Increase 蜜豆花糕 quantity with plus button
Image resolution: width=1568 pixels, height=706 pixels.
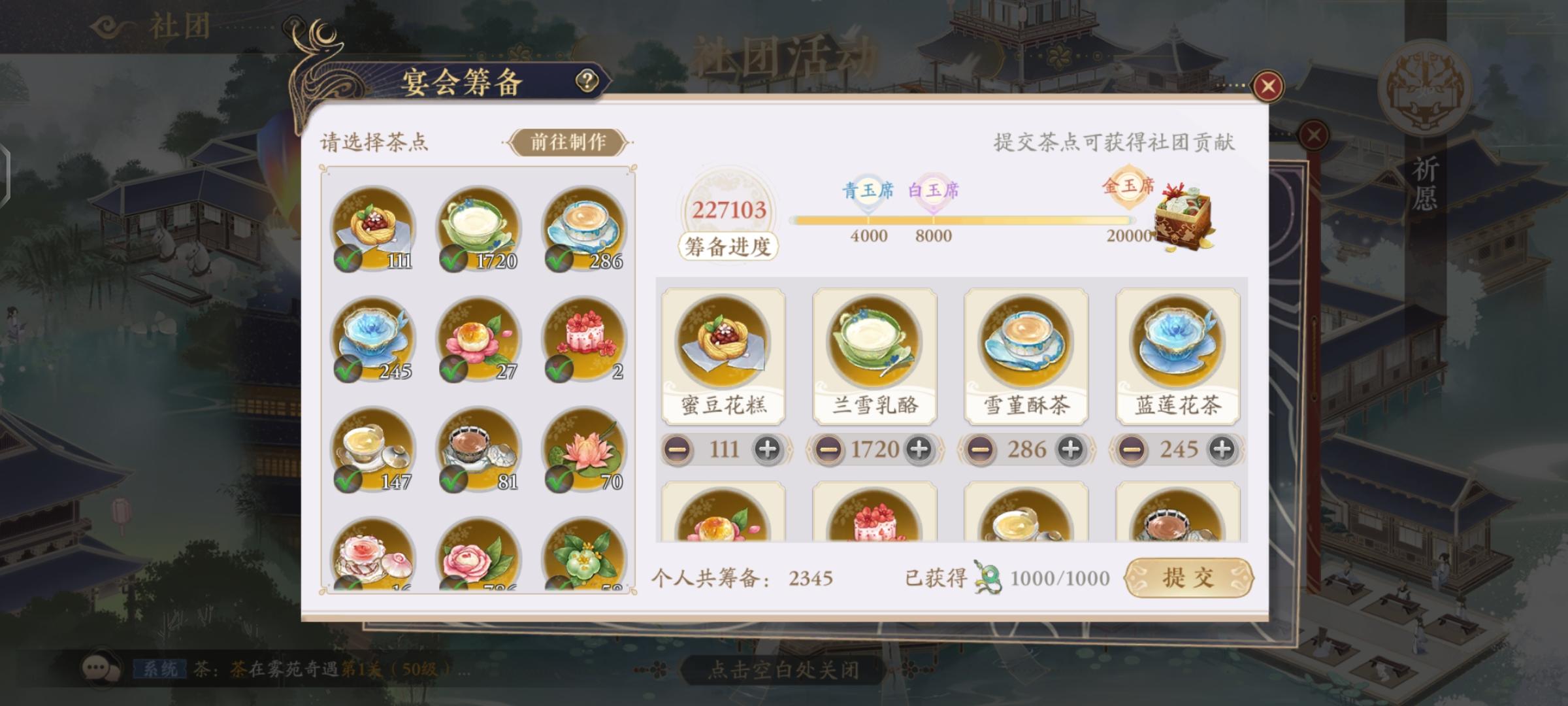pyautogui.click(x=768, y=449)
